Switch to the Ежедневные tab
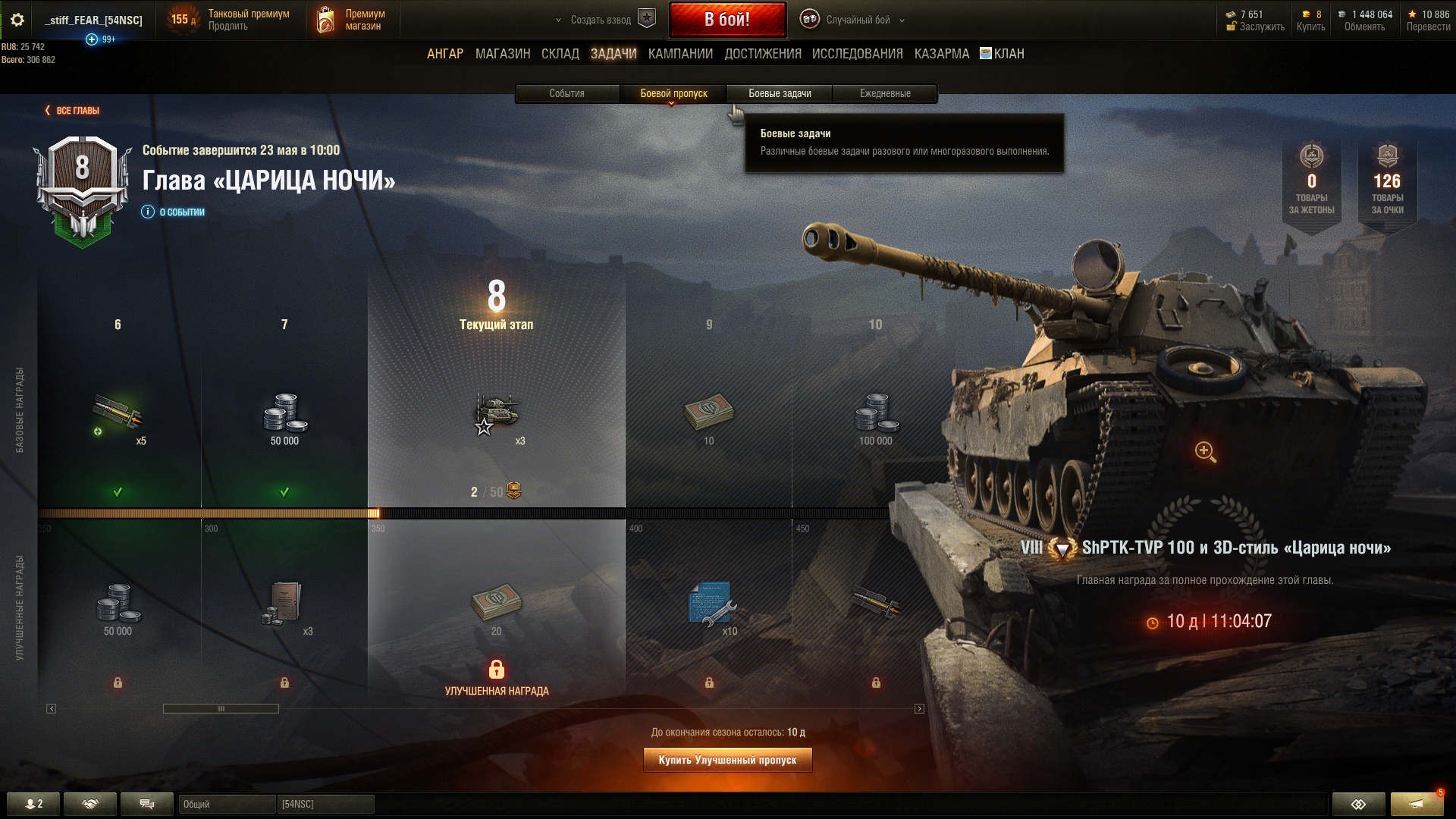This screenshot has height=819, width=1456. click(x=885, y=93)
